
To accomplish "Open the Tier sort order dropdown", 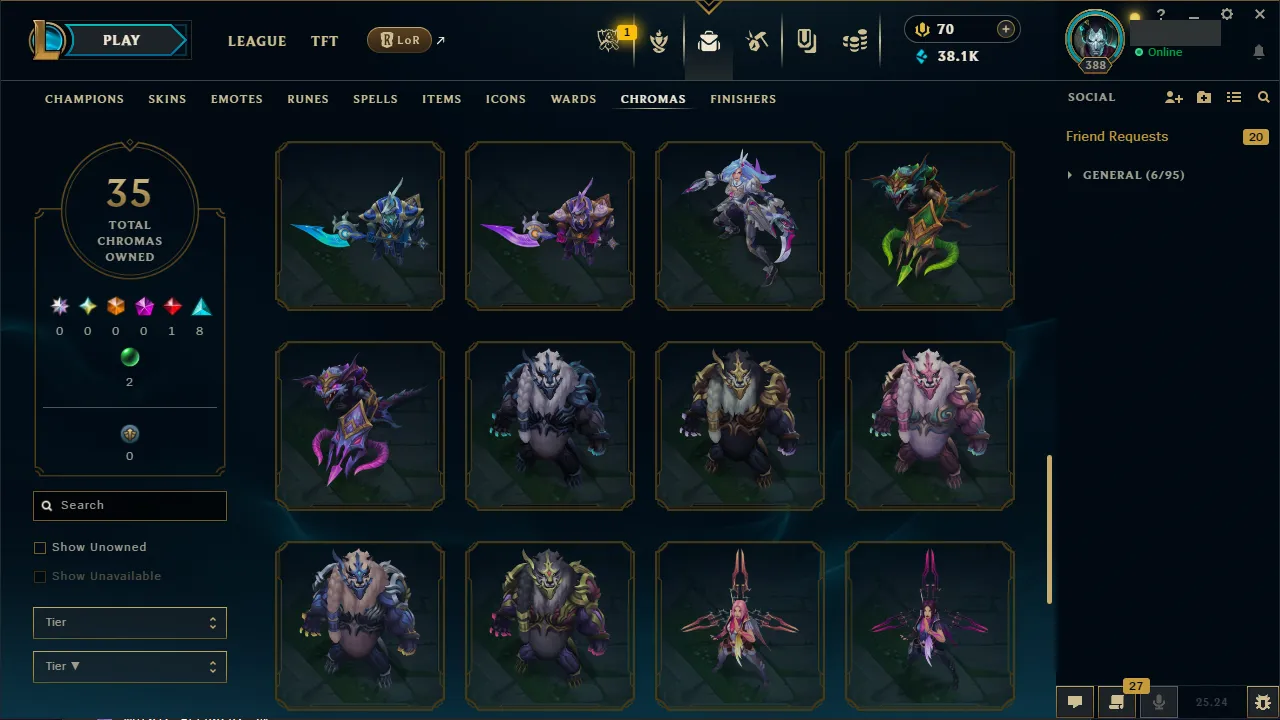I will tap(129, 666).
